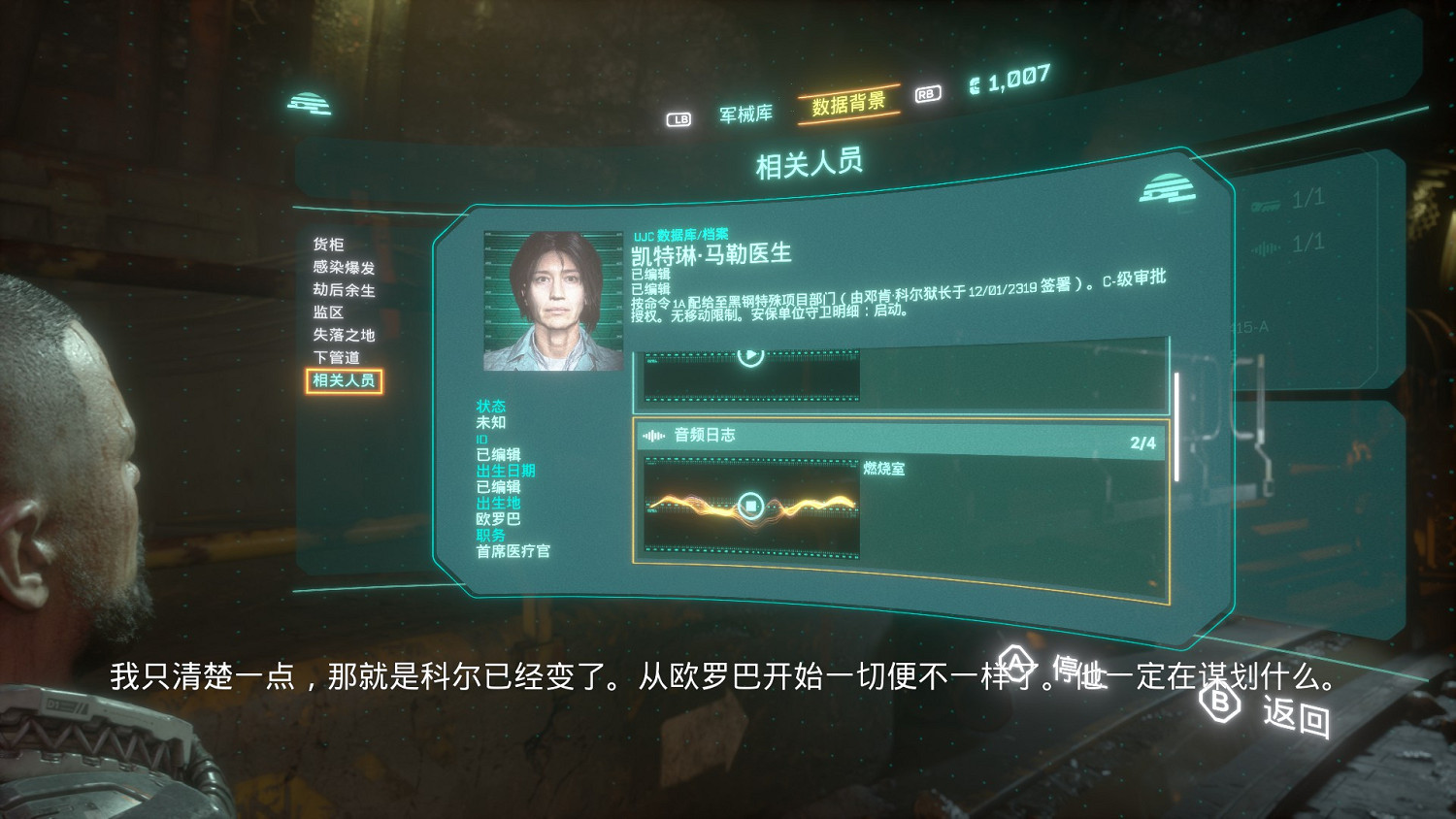Click the LB shoulder button prompt icon
1456x819 pixels.
pyautogui.click(x=679, y=117)
